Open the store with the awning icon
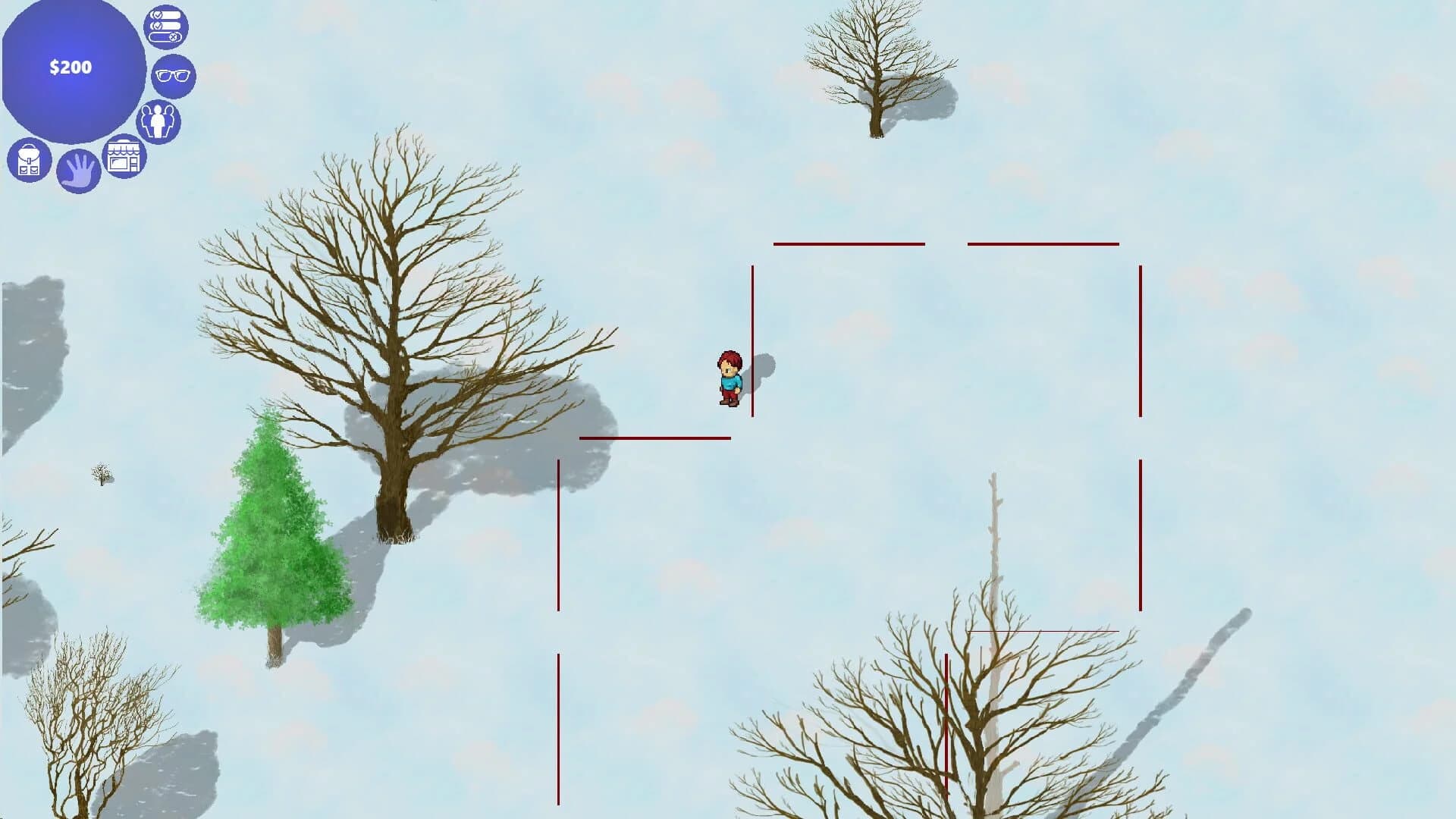Viewport: 1456px width, 819px height. (x=126, y=157)
